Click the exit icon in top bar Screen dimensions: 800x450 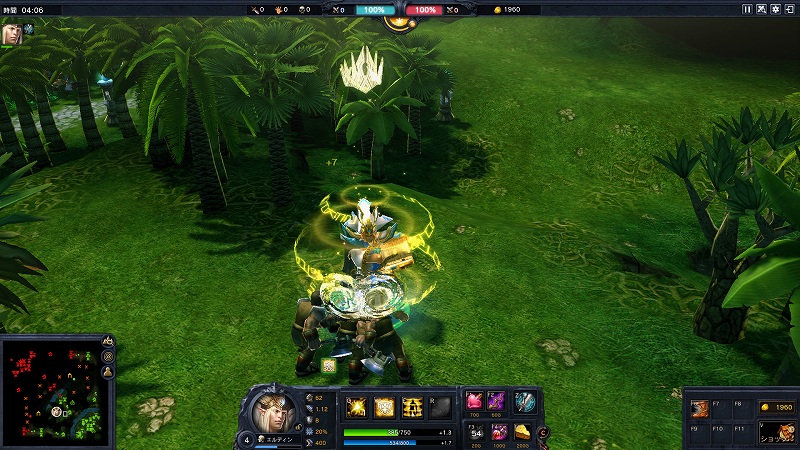tap(791, 9)
